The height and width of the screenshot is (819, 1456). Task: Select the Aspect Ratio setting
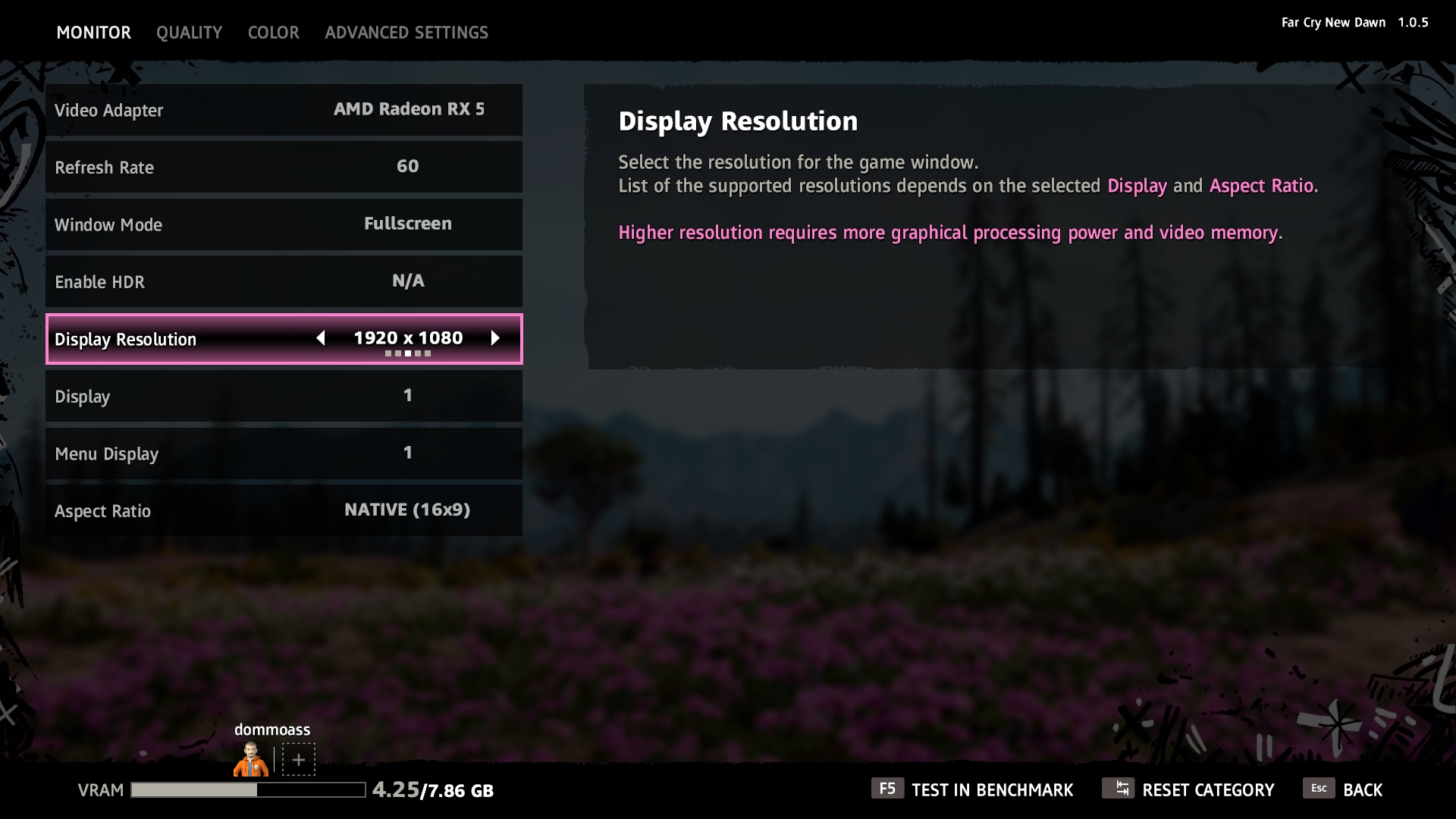point(284,510)
